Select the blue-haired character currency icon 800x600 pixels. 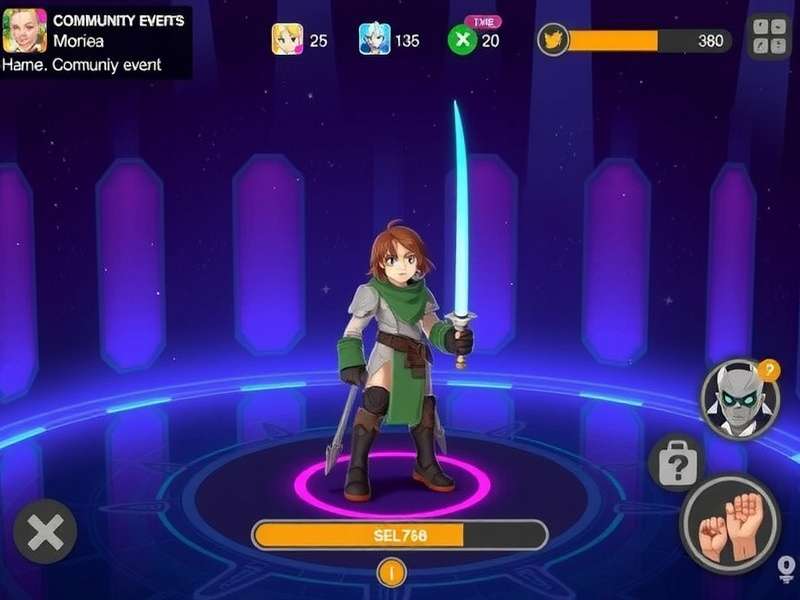(374, 40)
